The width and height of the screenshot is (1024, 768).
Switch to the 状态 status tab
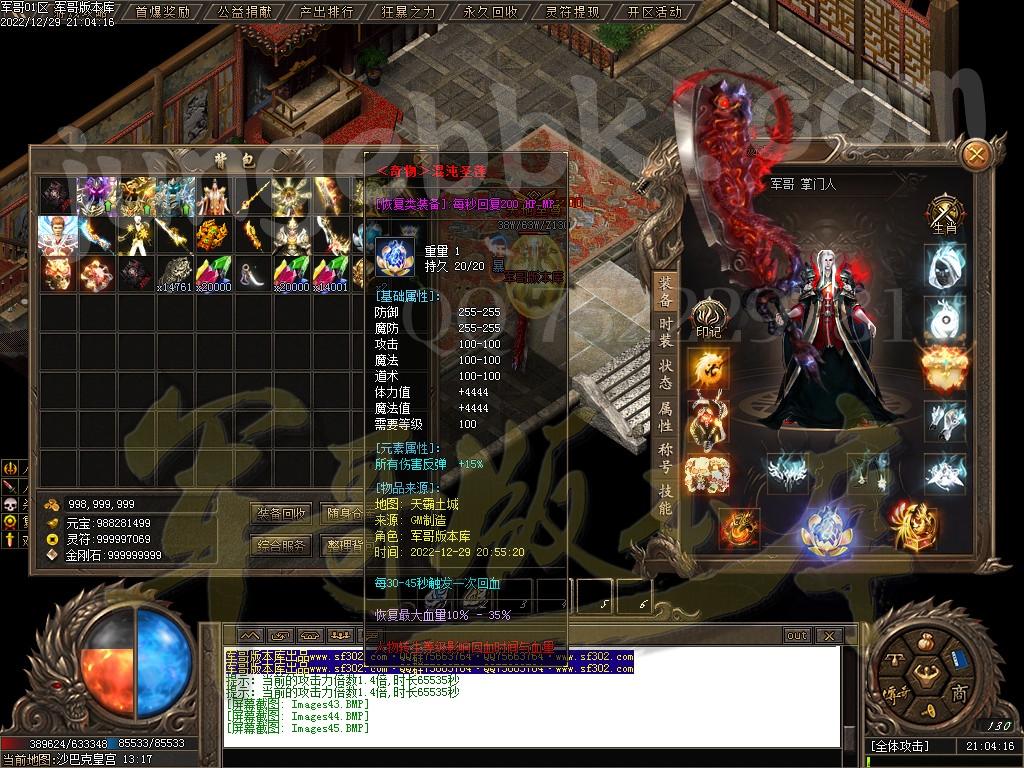[x=666, y=374]
